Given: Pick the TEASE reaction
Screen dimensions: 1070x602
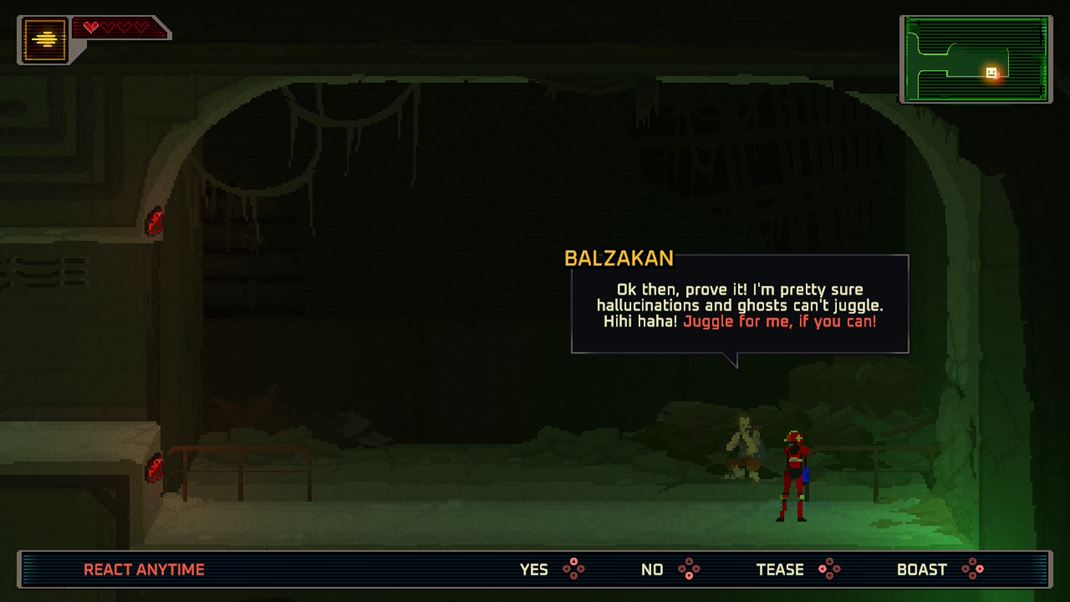Looking at the screenshot, I should coord(797,570).
